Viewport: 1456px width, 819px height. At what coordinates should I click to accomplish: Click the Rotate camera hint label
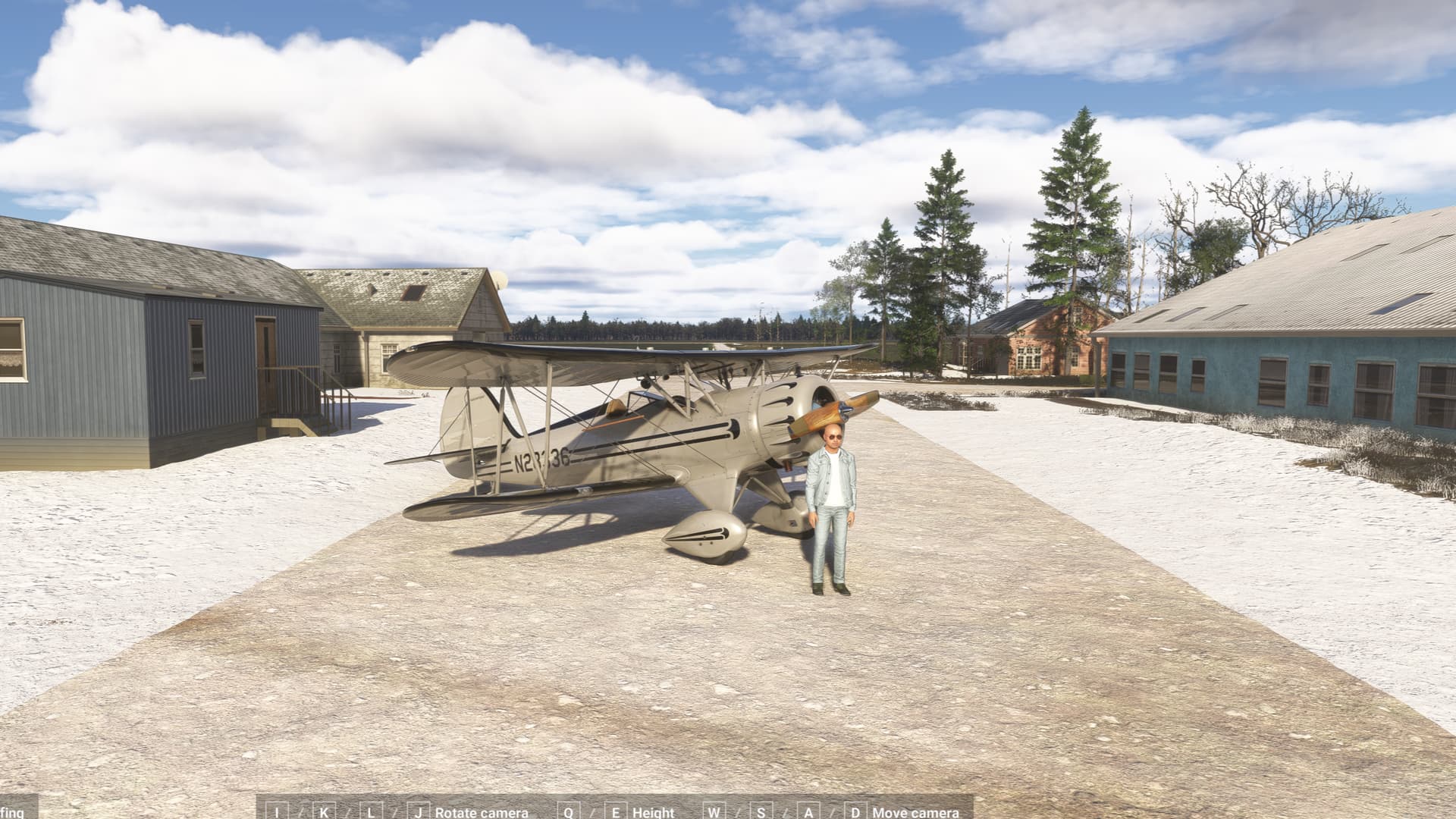[x=480, y=812]
